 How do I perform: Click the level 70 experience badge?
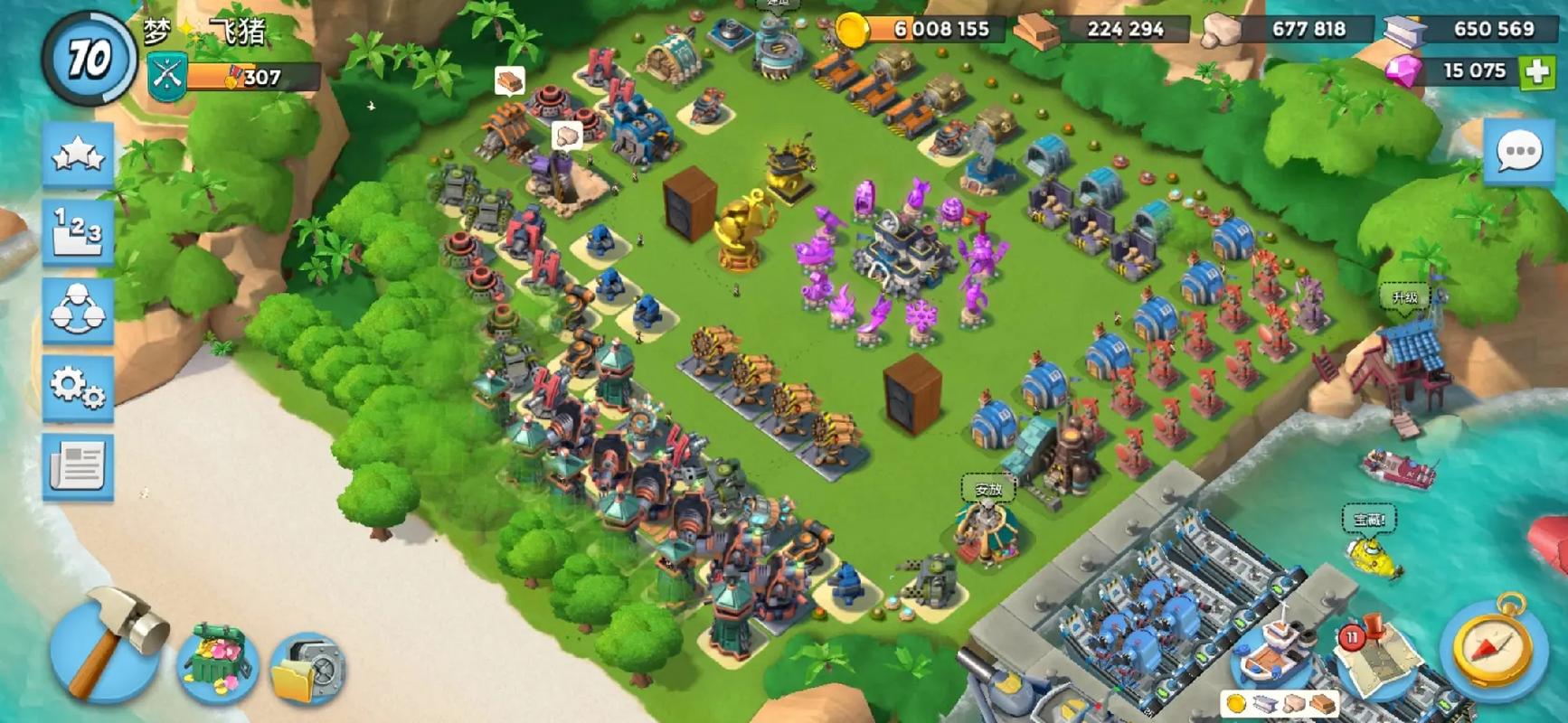tap(89, 59)
